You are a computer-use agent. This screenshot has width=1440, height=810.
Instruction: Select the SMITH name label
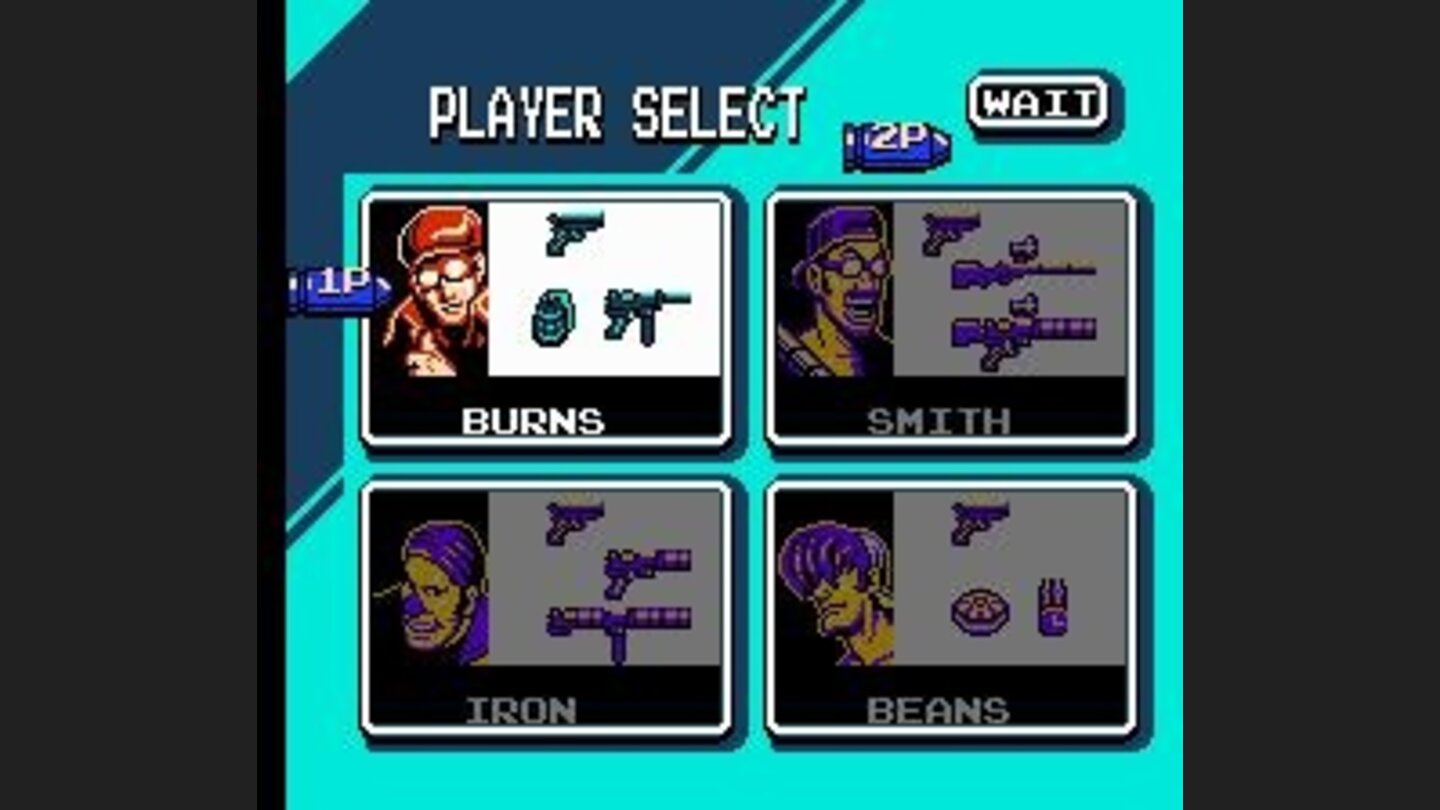[936, 421]
